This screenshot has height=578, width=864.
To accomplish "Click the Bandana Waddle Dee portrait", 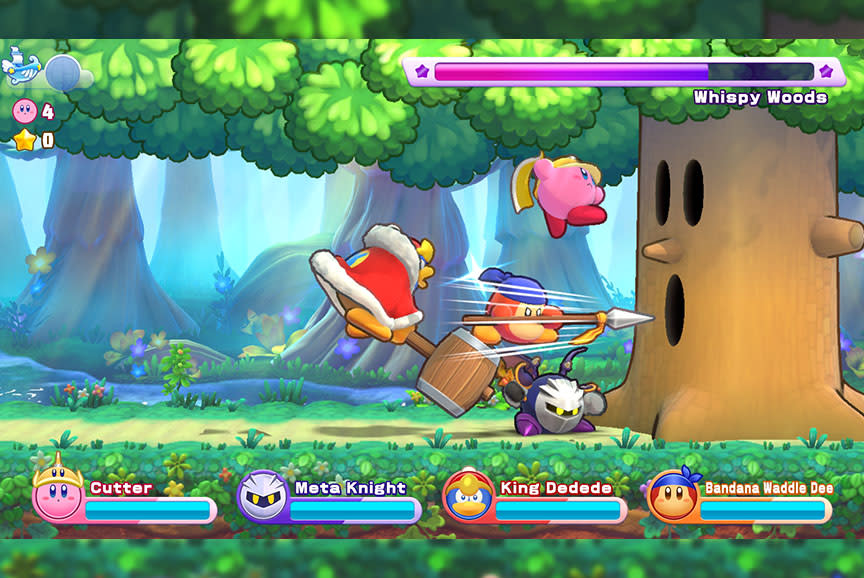I will pos(673,495).
